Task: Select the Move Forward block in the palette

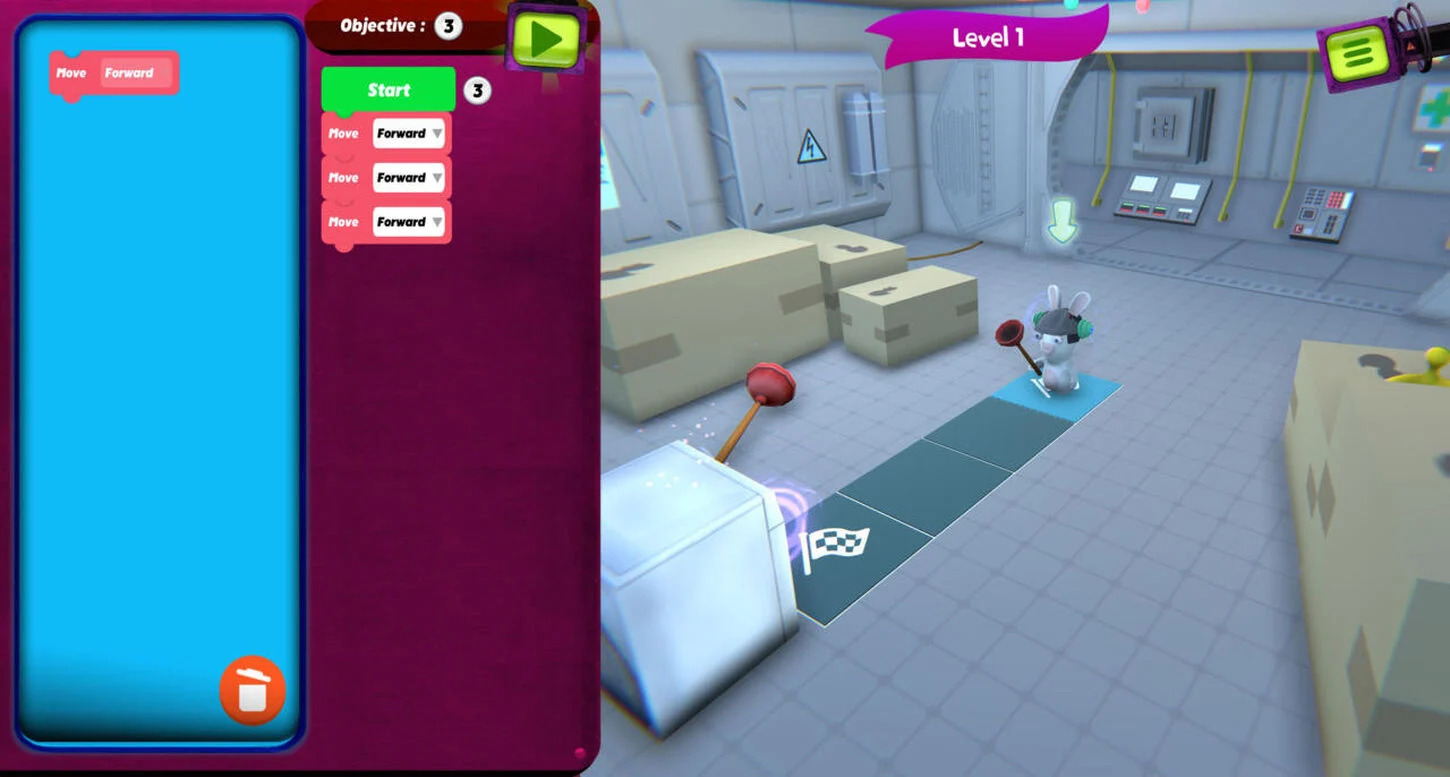Action: click(x=113, y=72)
